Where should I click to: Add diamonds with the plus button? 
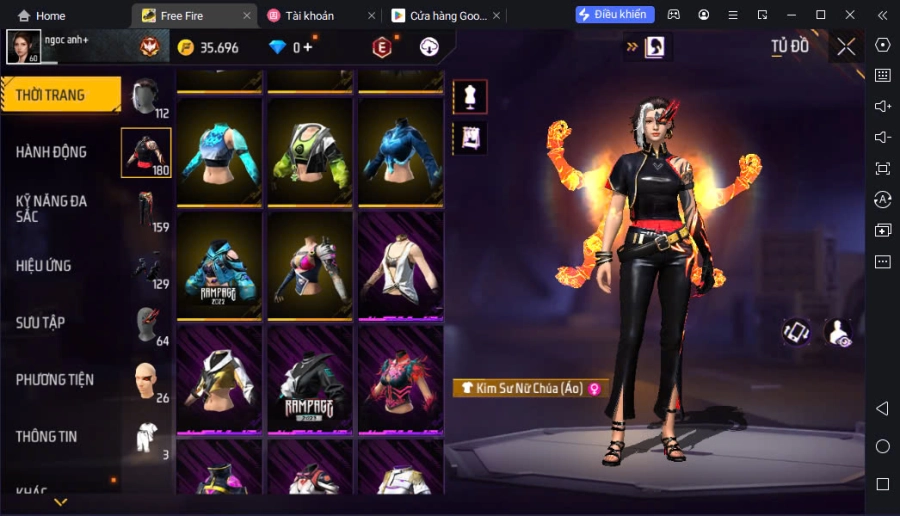308,47
